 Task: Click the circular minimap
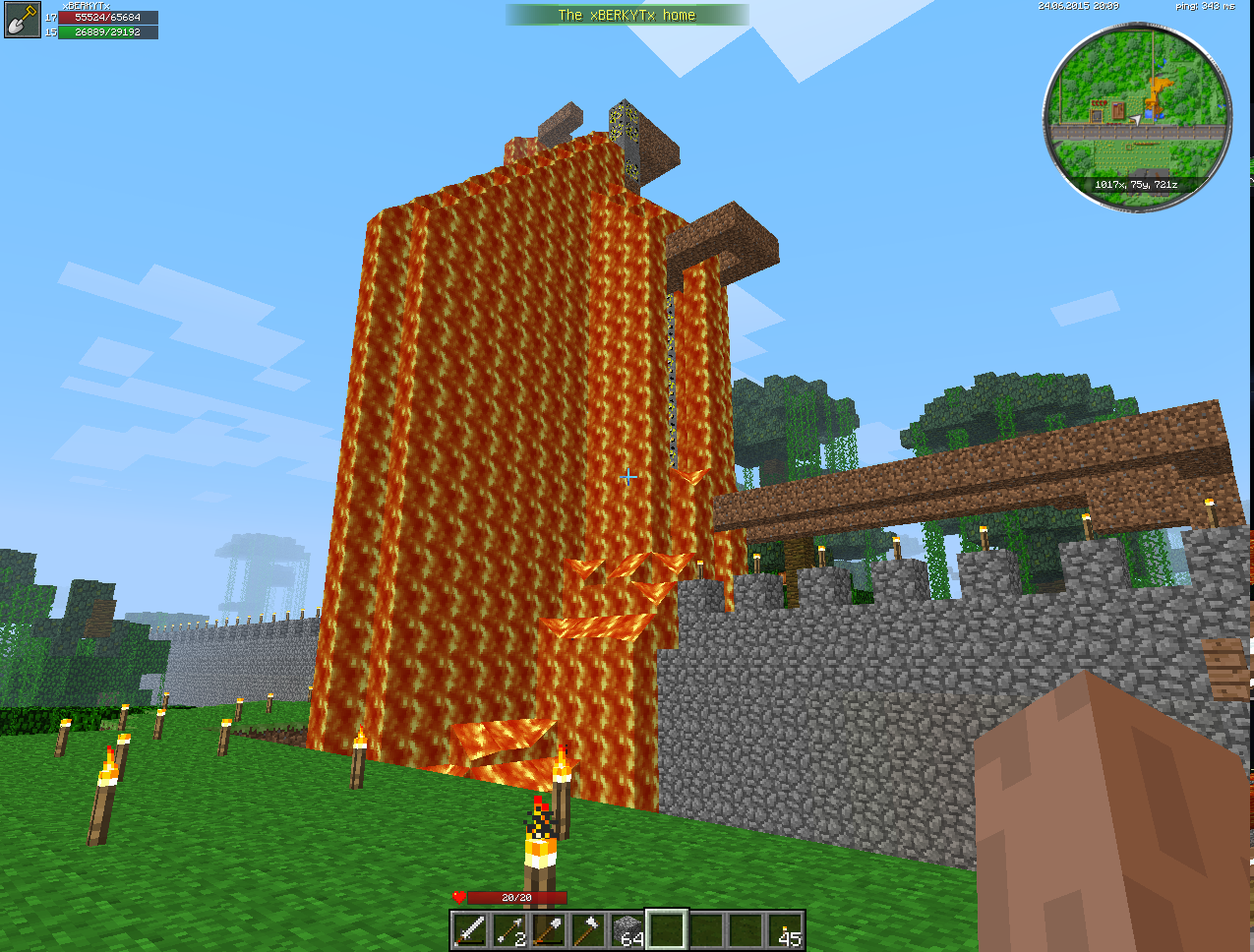(x=1137, y=117)
